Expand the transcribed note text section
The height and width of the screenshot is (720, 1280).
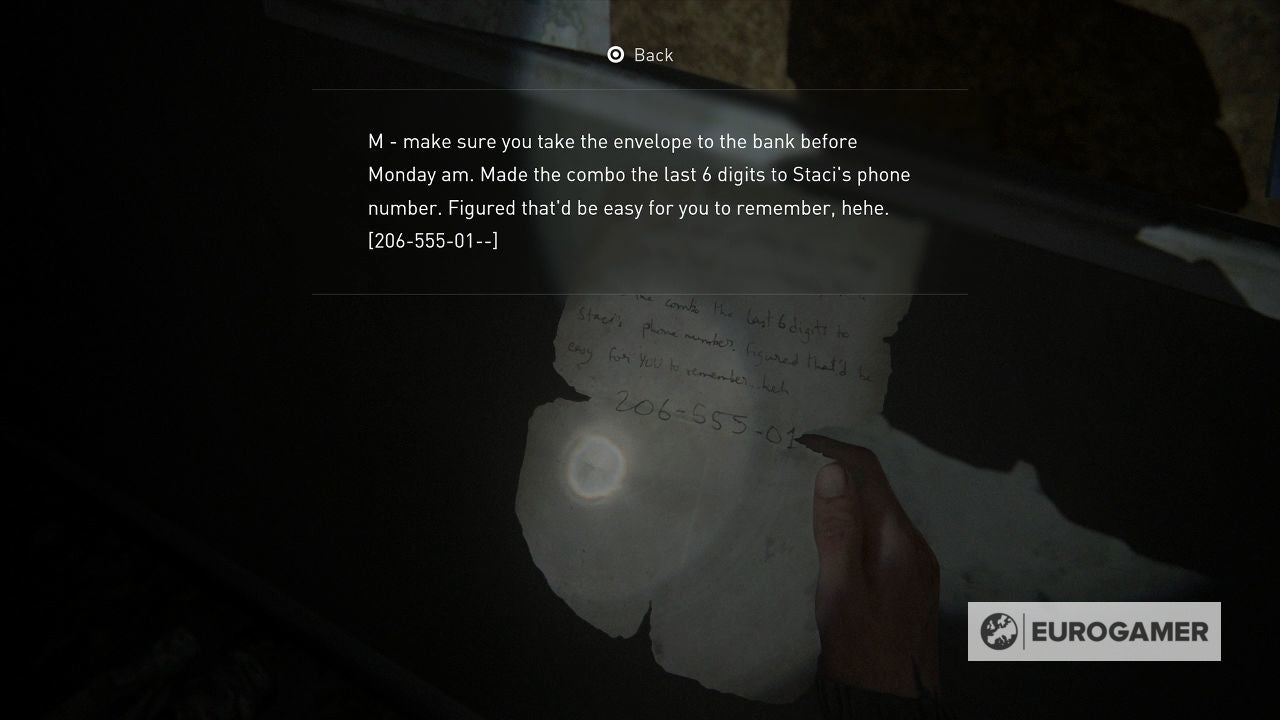point(640,190)
